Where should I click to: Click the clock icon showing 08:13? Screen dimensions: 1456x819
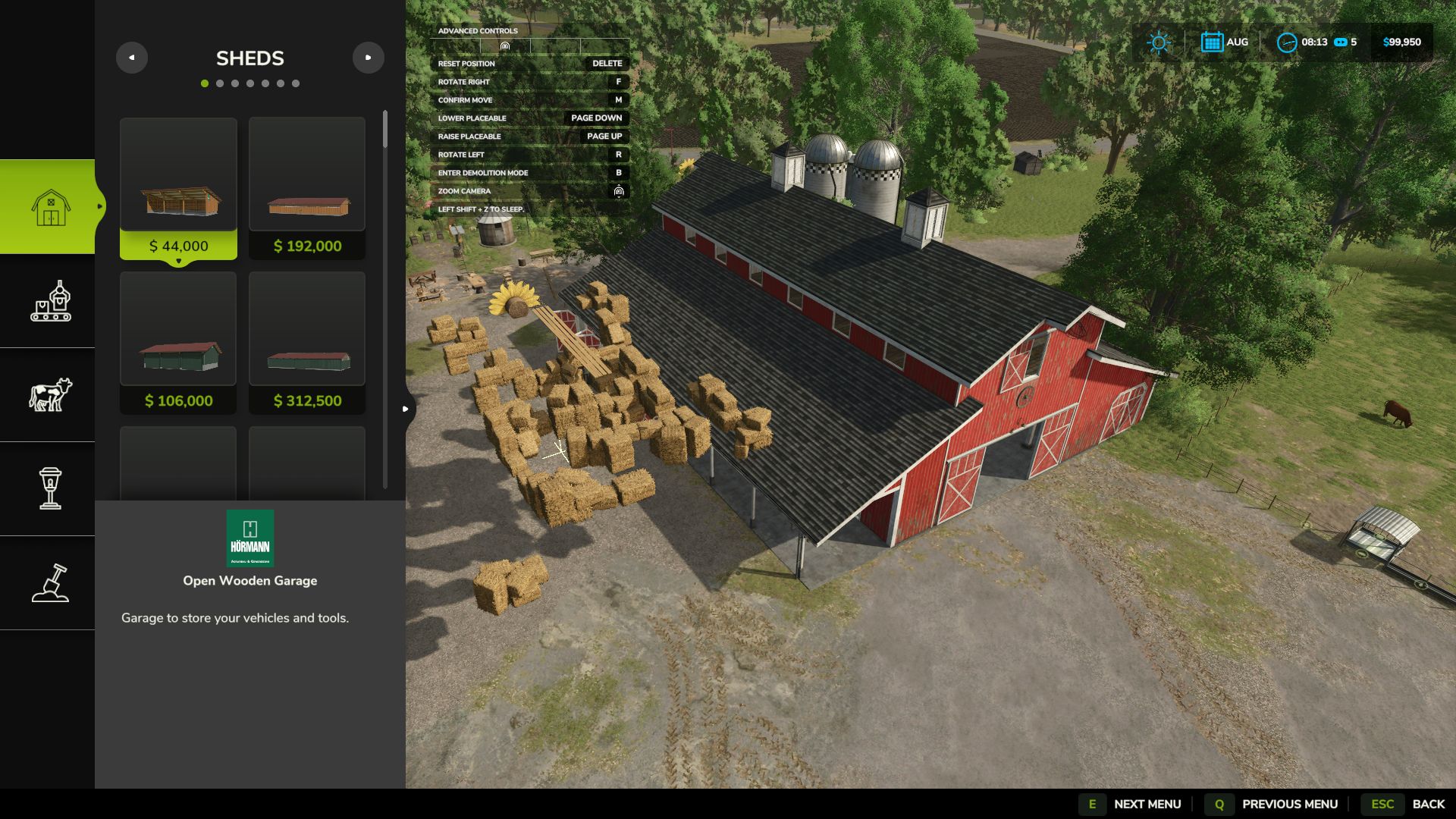(x=1287, y=42)
